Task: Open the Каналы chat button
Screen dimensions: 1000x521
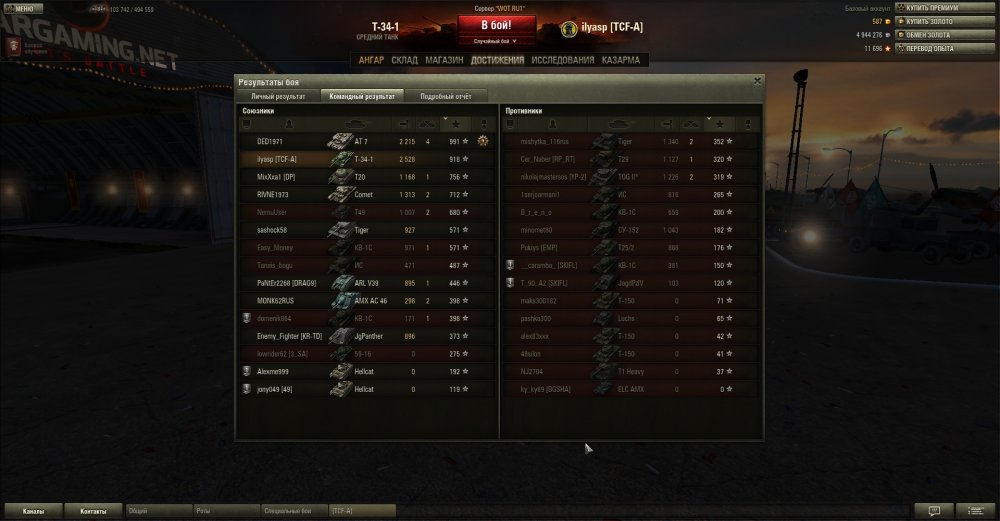Action: 33,511
